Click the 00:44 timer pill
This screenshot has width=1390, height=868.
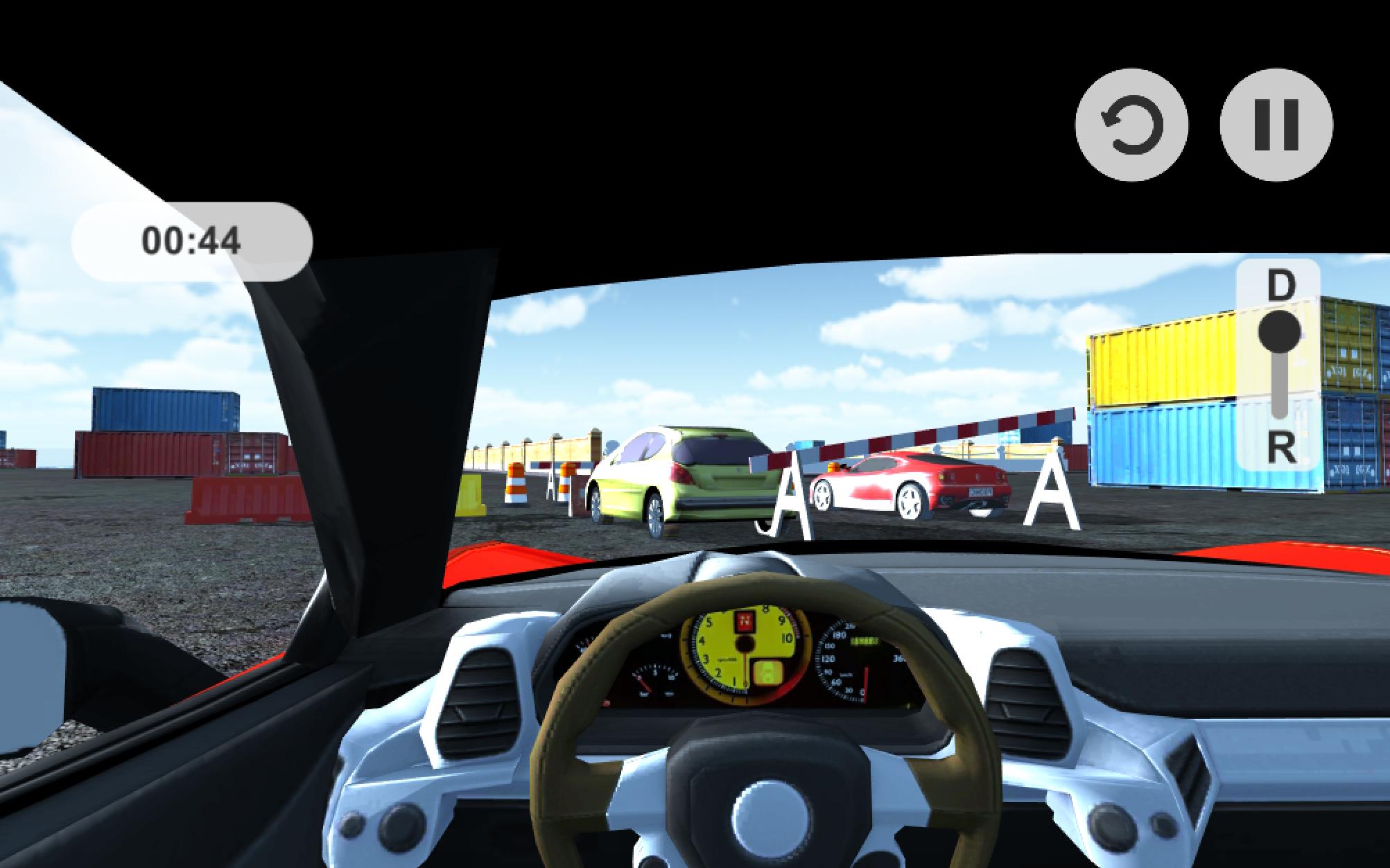tap(191, 240)
